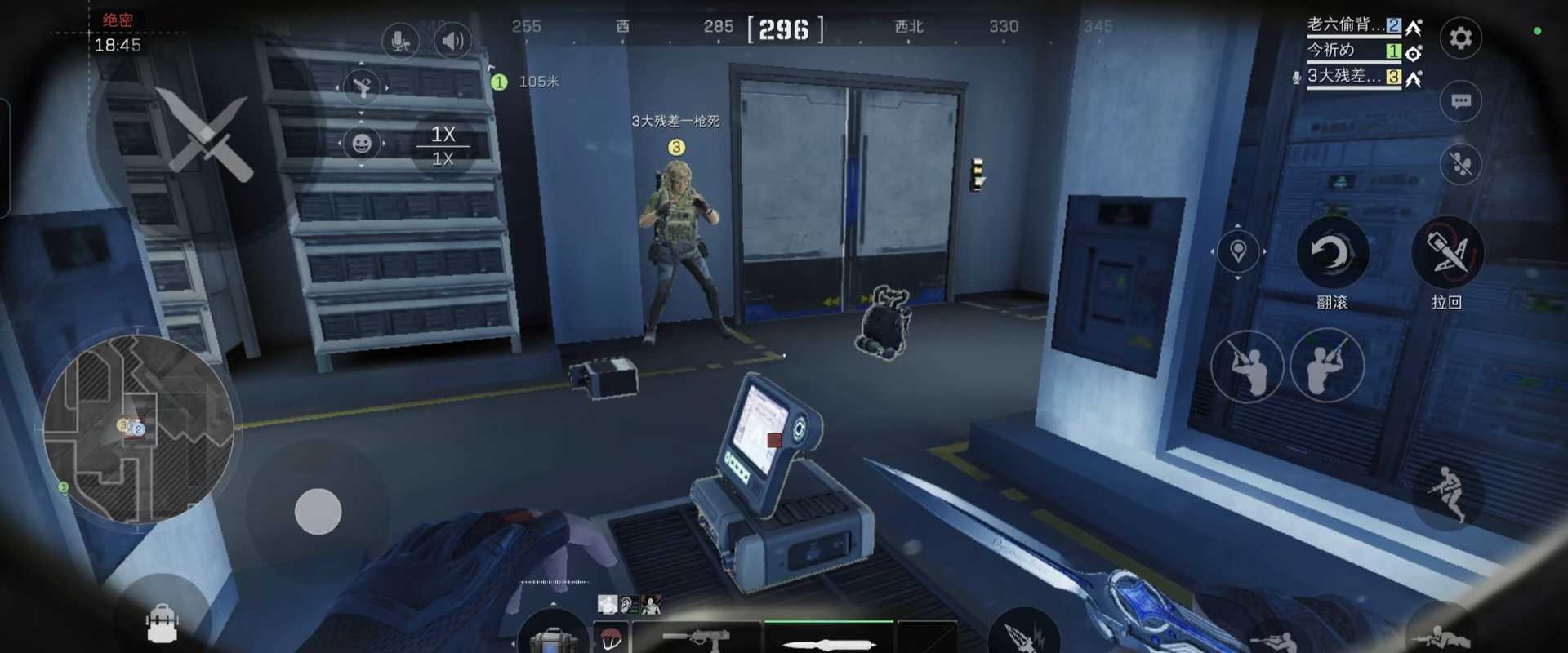The height and width of the screenshot is (653, 1568).
Task: Open the gear settings menu
Action: 1460,38
